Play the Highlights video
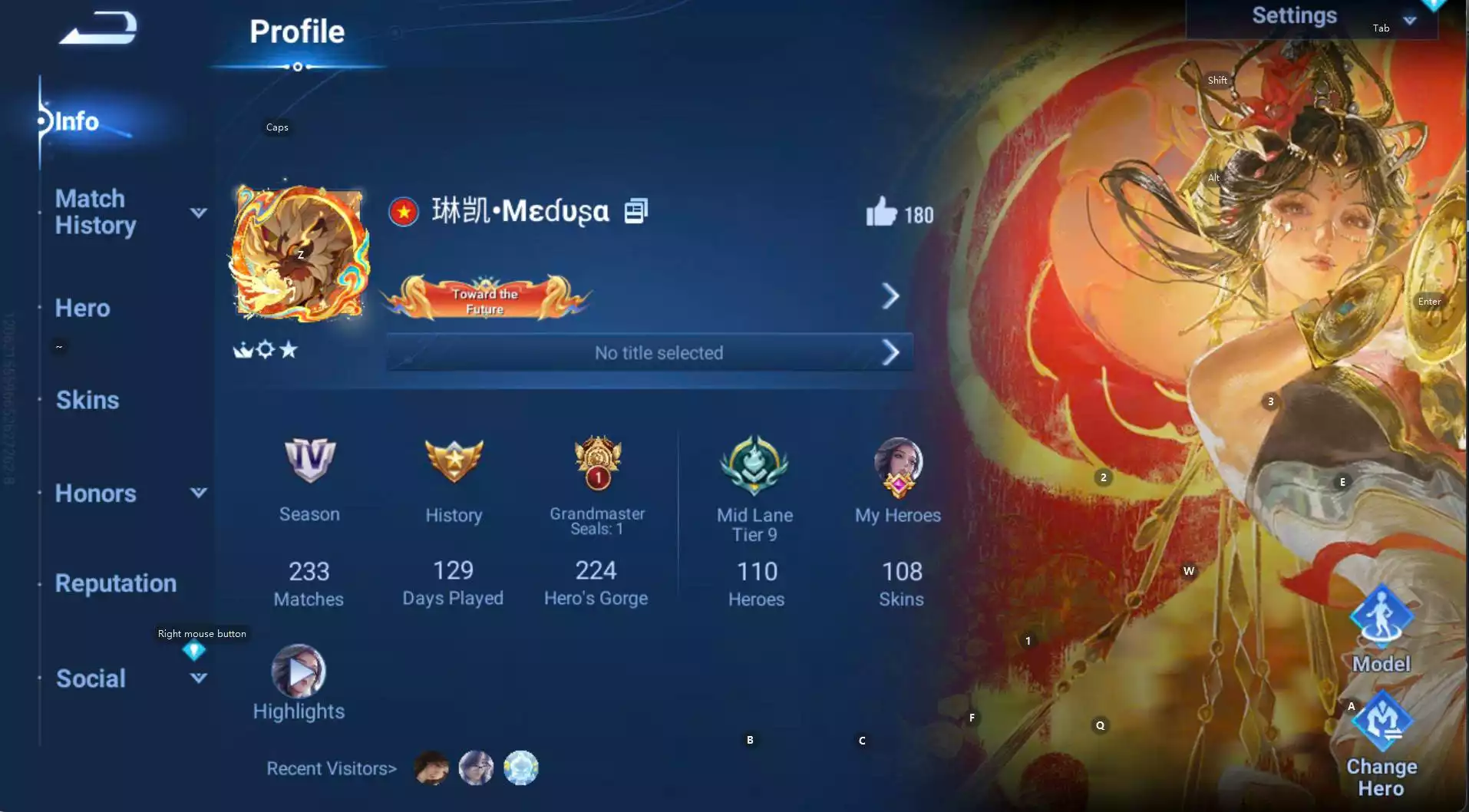This screenshot has height=812, width=1469. (299, 672)
